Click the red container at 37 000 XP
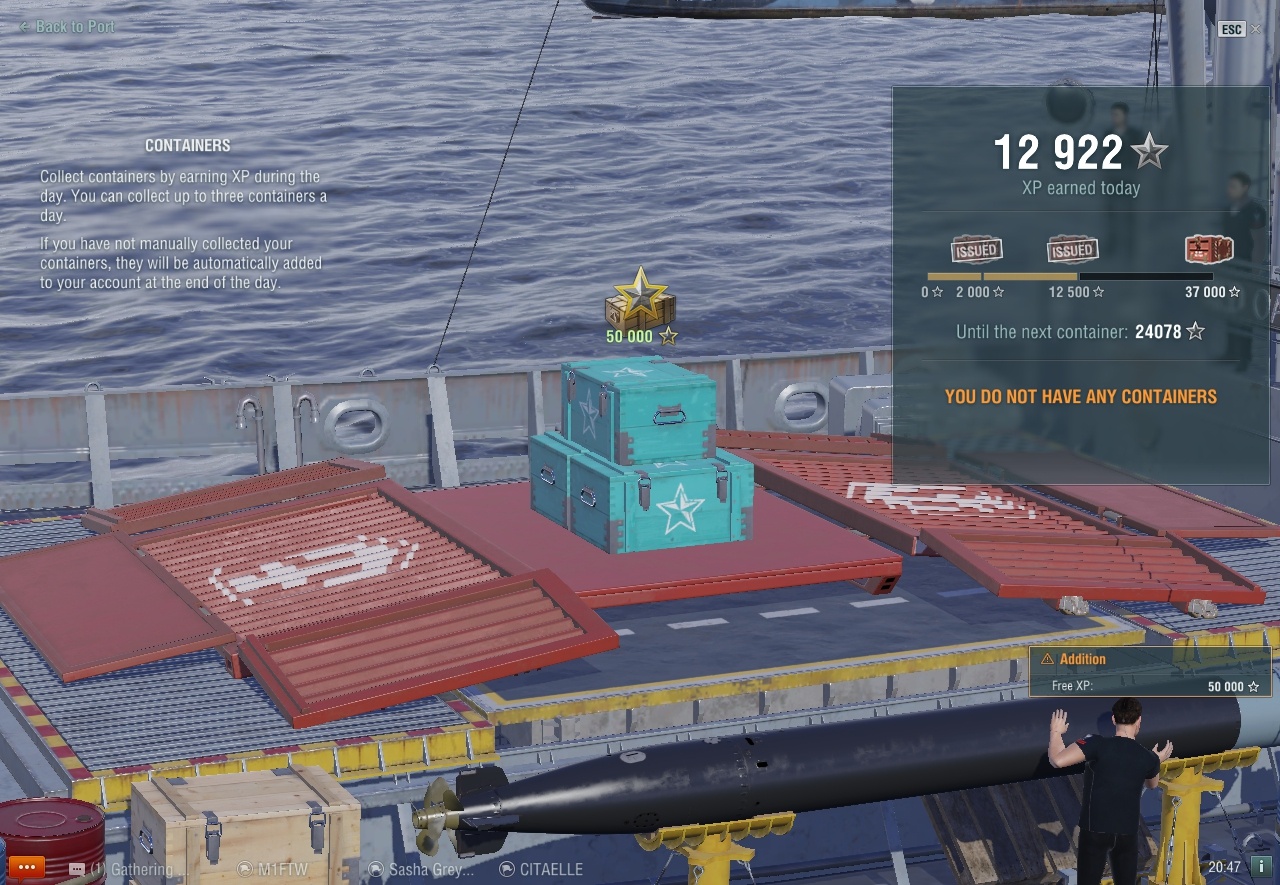 point(1208,249)
